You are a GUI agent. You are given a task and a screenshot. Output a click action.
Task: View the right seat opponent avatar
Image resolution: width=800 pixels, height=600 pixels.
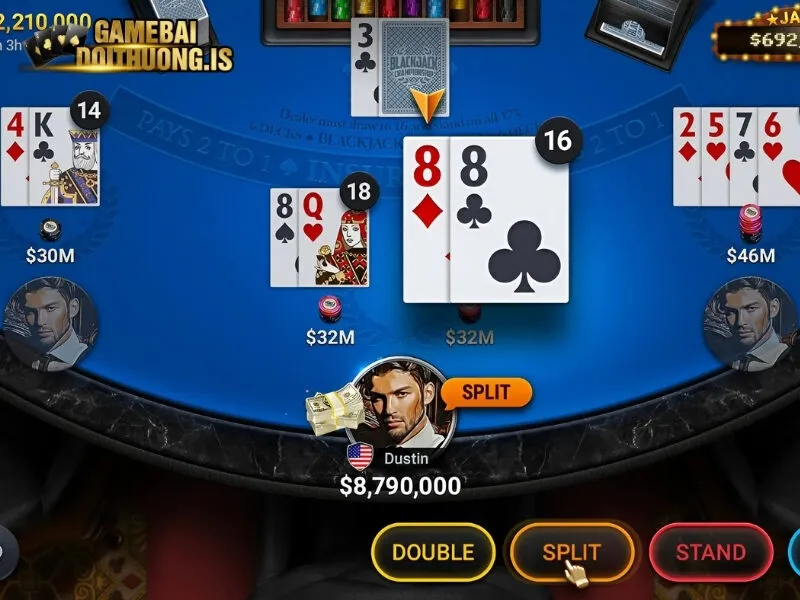(750, 322)
